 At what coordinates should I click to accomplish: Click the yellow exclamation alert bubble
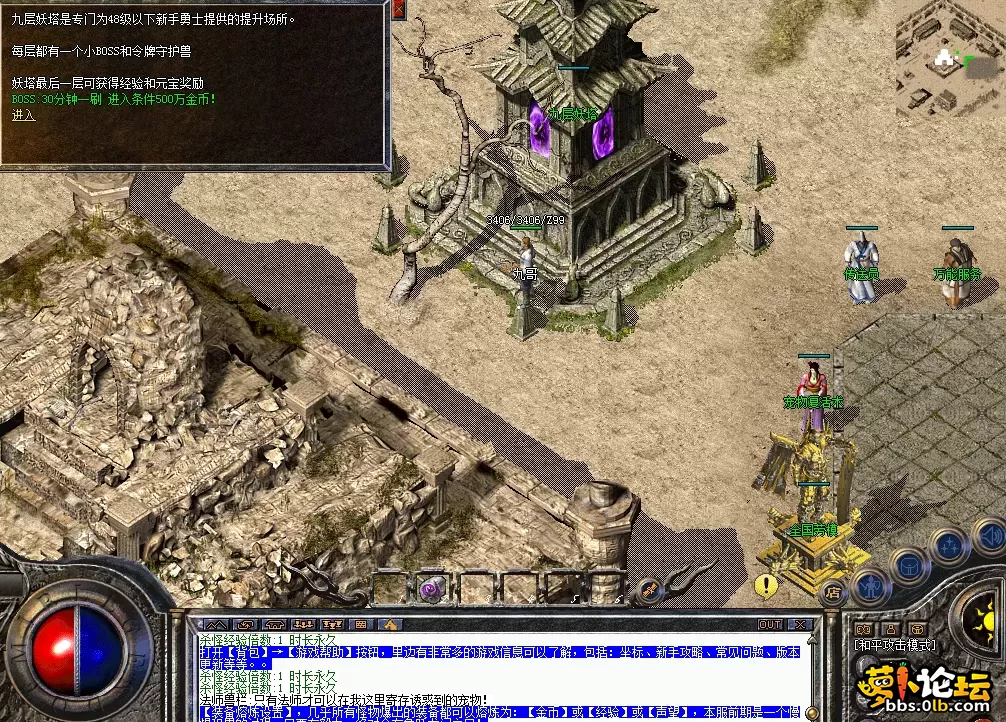[x=767, y=585]
